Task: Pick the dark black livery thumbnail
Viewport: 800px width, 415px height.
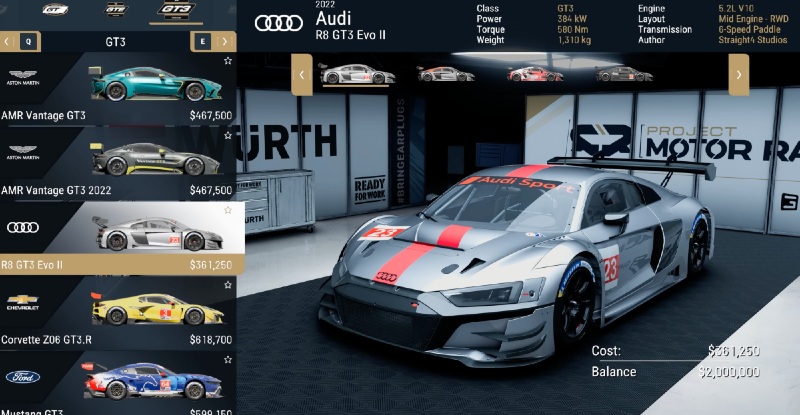Action: coord(624,73)
